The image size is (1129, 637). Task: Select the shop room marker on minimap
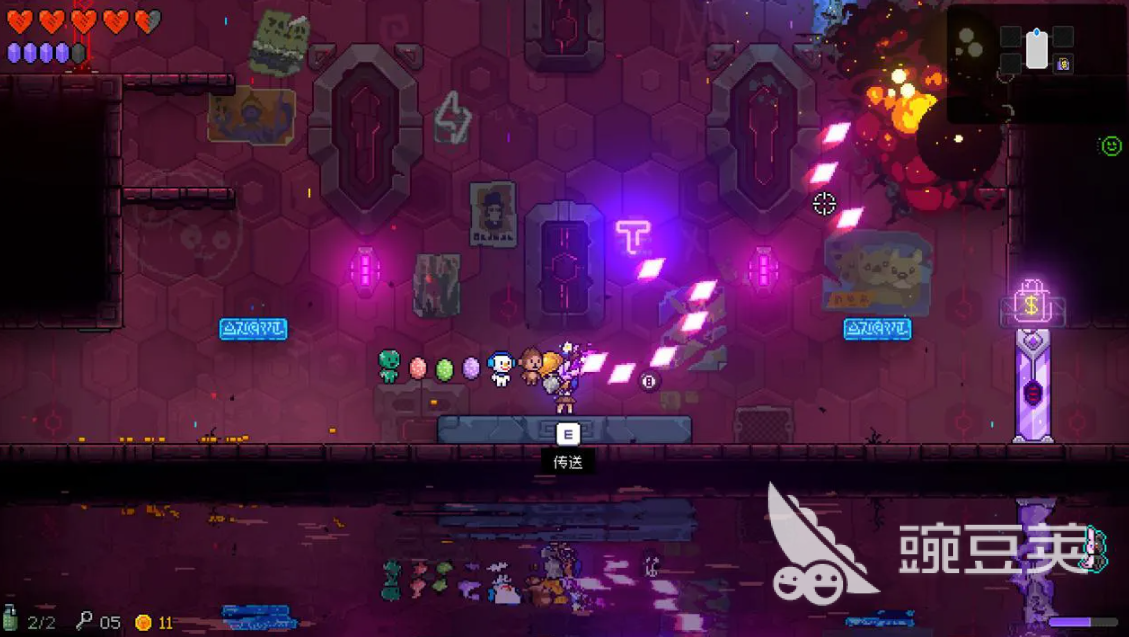(1064, 65)
